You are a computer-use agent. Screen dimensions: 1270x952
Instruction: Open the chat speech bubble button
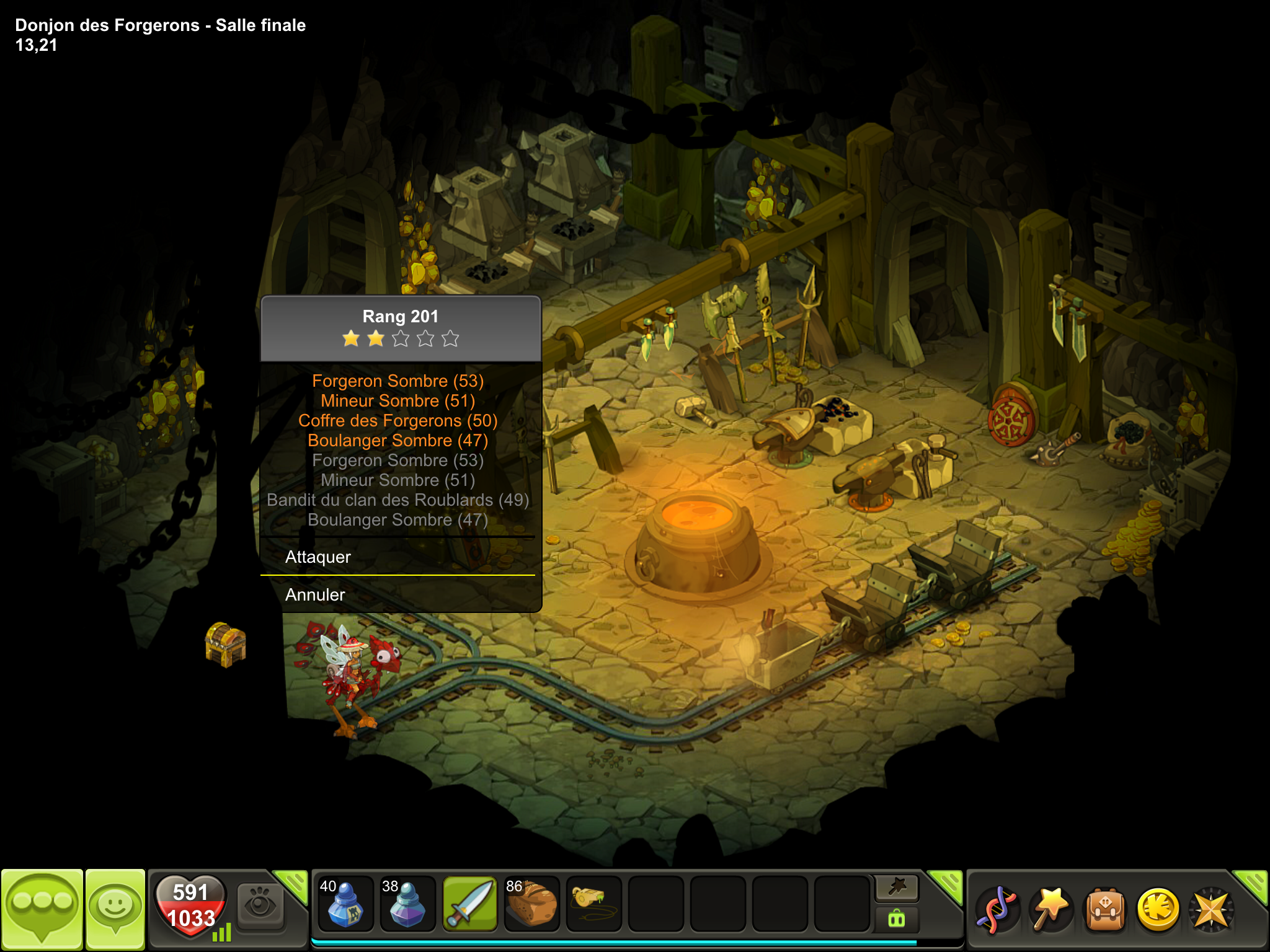click(x=42, y=909)
